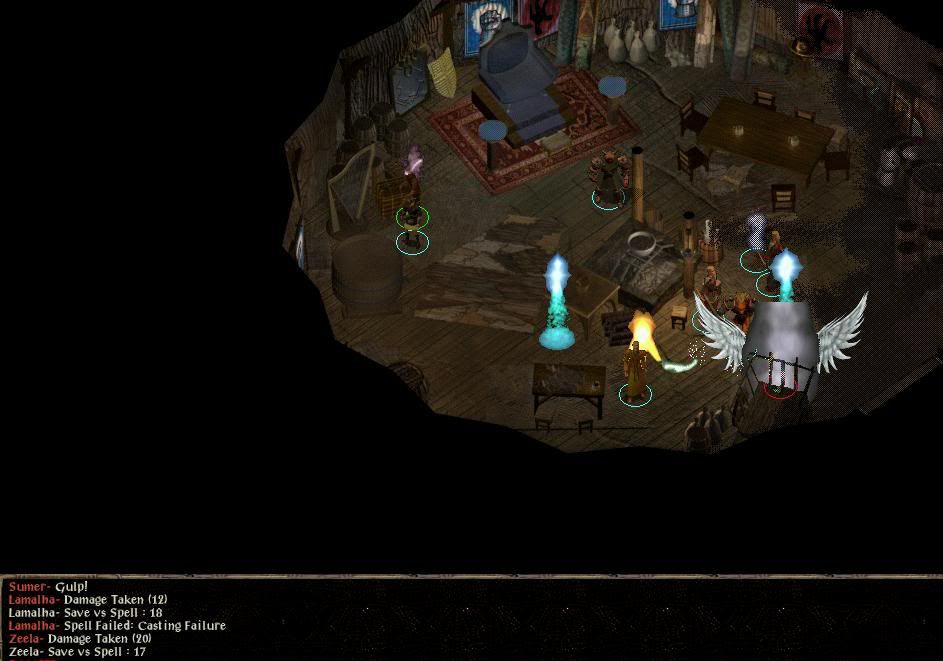Click the combat log message window
The width and height of the screenshot is (943, 661).
[470, 619]
